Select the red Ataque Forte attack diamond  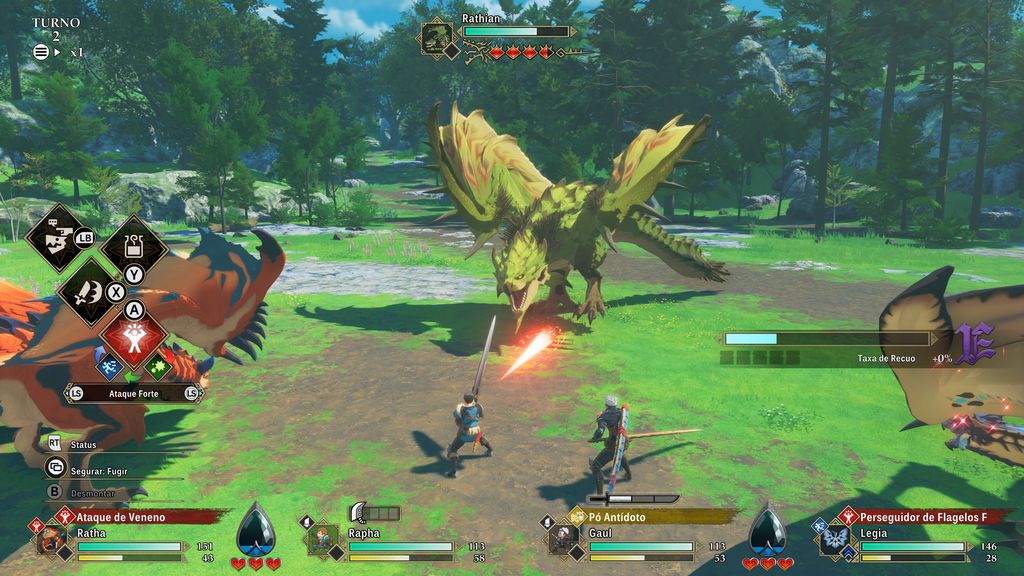pos(135,340)
